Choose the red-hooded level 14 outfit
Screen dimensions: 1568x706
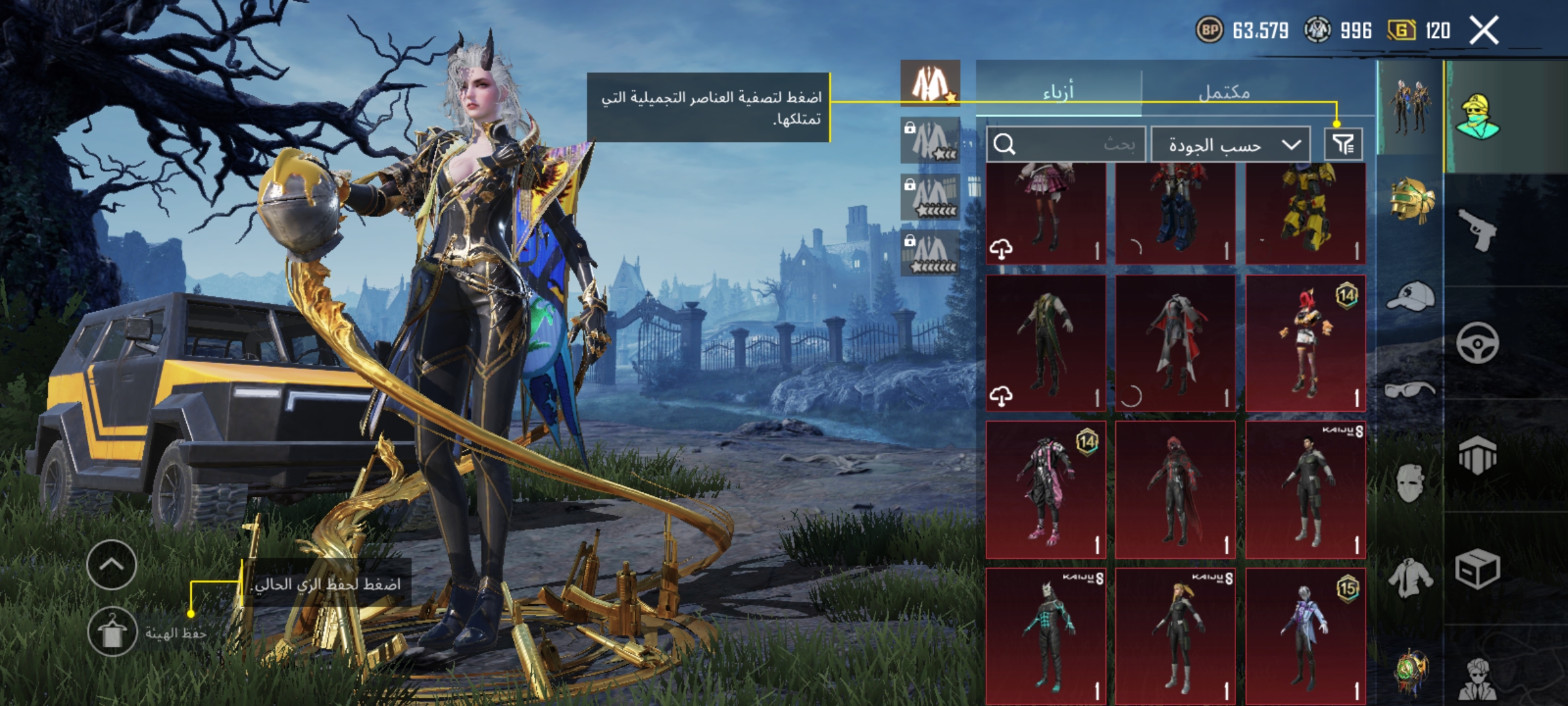tap(1305, 343)
